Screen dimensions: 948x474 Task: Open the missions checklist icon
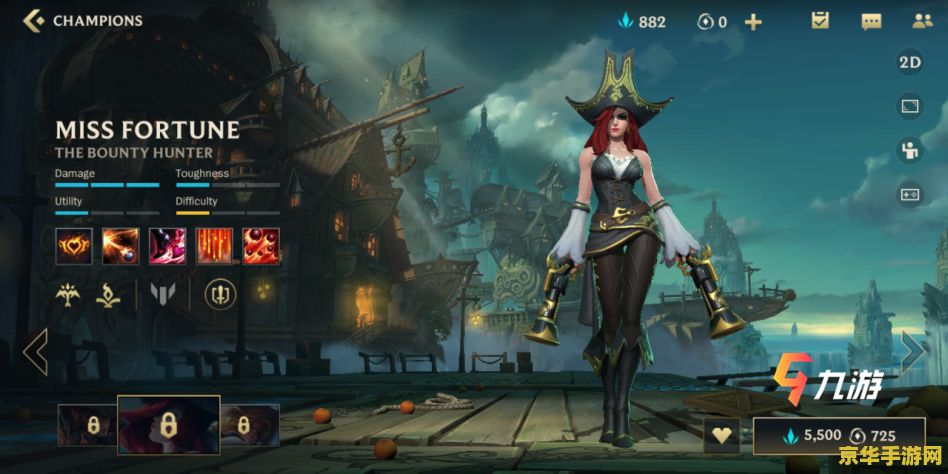[820, 20]
